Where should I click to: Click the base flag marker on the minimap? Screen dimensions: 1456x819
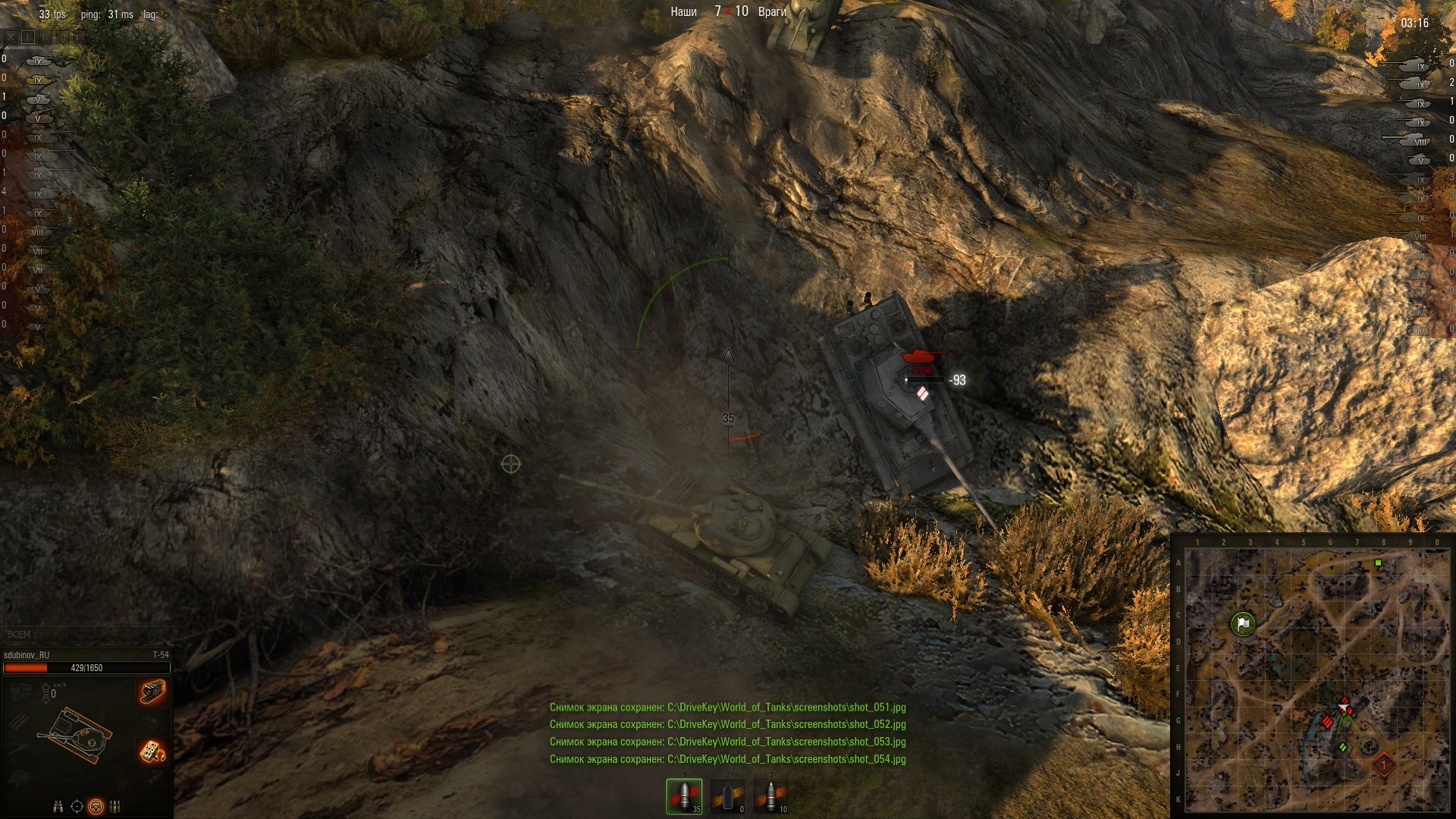pos(1242,624)
